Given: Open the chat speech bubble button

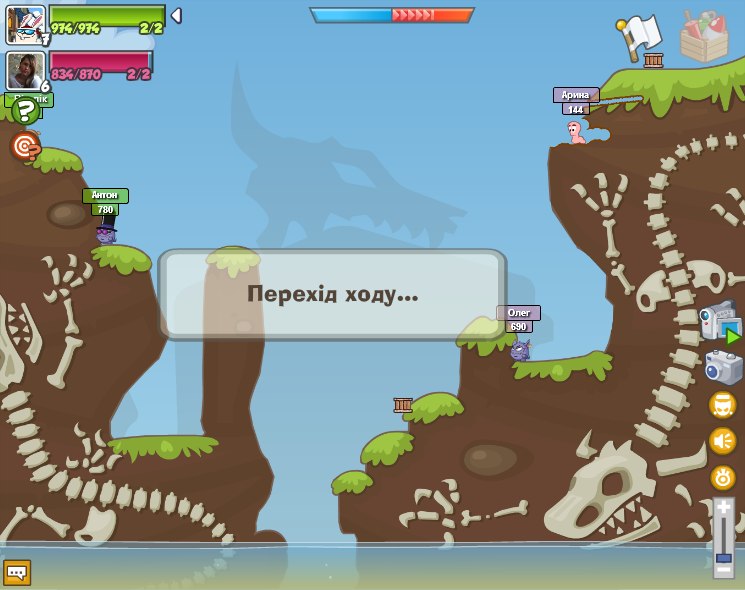Looking at the screenshot, I should click(17, 572).
